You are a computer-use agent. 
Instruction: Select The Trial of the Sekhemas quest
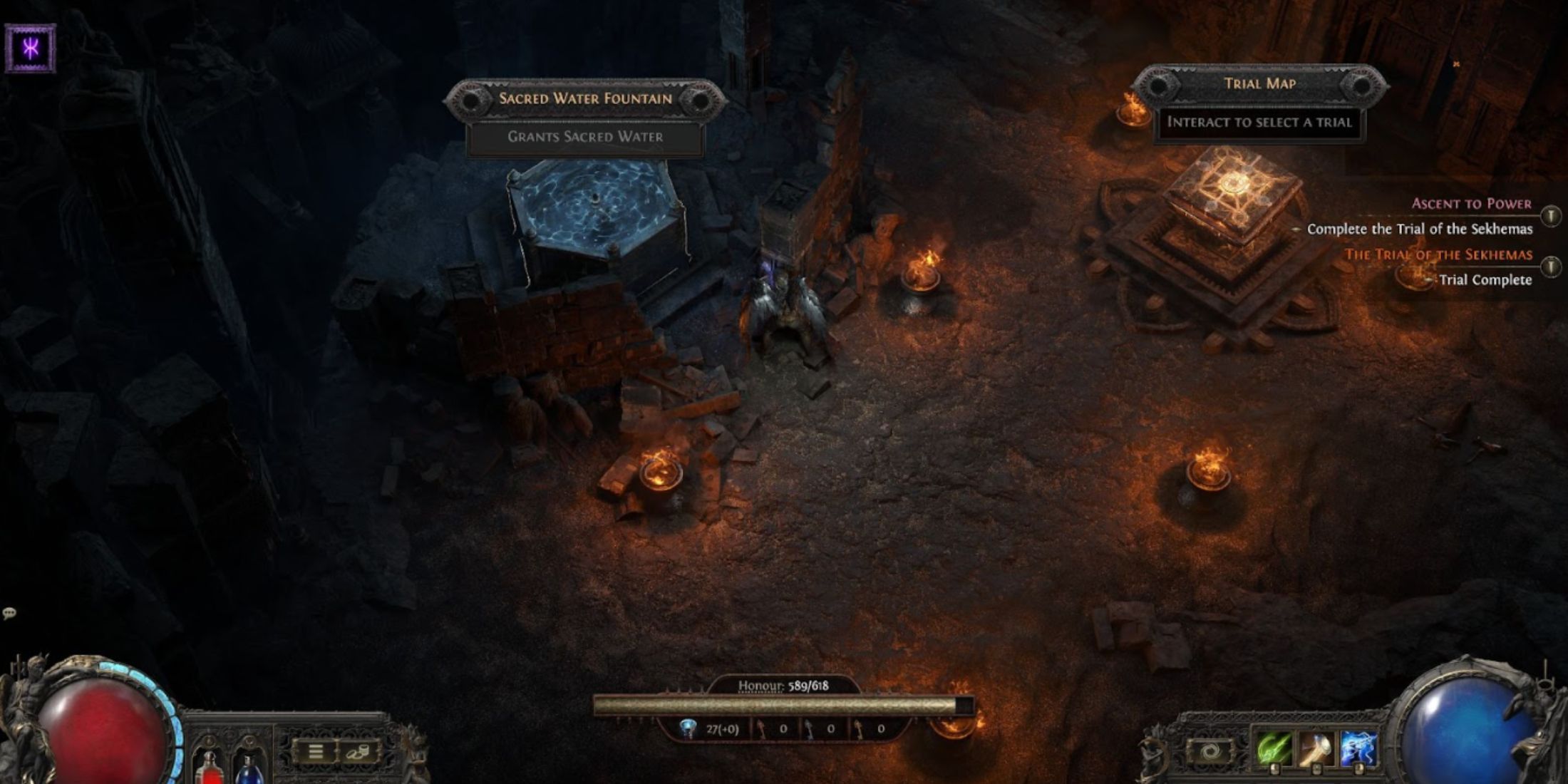[x=1438, y=254]
